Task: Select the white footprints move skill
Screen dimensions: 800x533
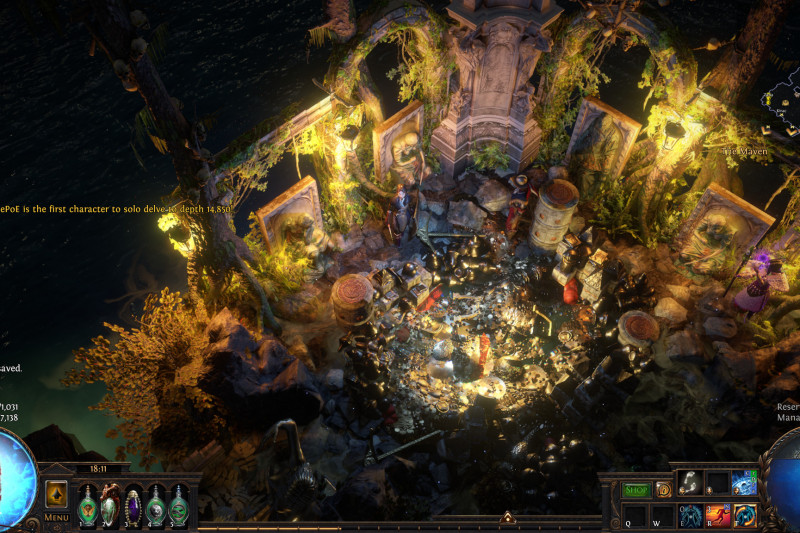Action: [691, 483]
